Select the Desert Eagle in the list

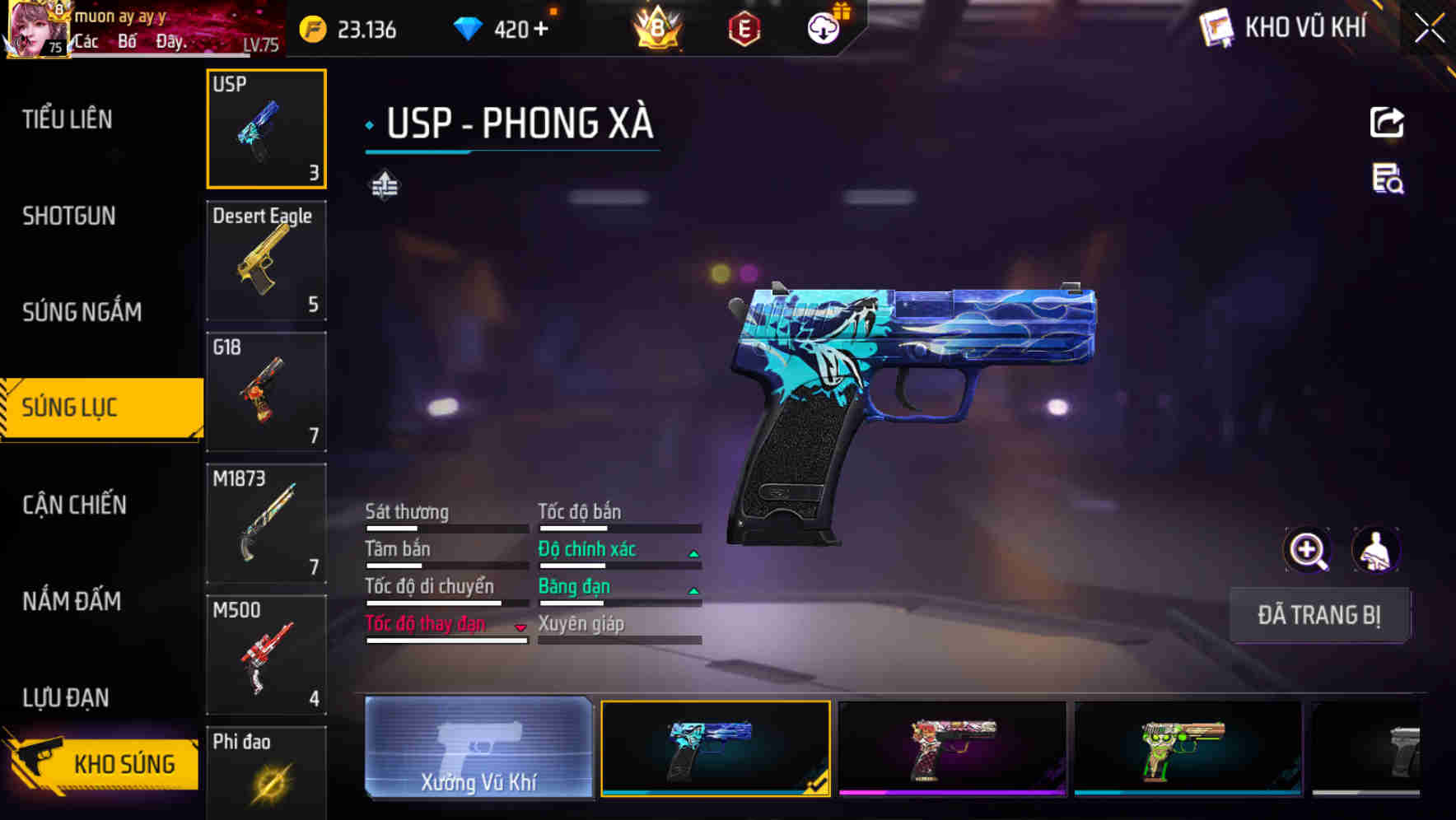[265, 260]
